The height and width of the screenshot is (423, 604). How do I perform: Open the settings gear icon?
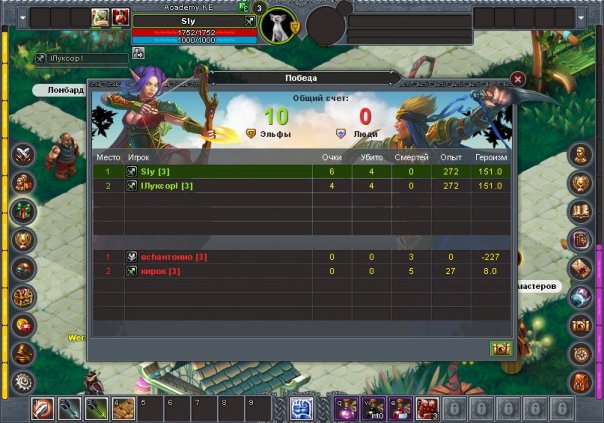23,382
